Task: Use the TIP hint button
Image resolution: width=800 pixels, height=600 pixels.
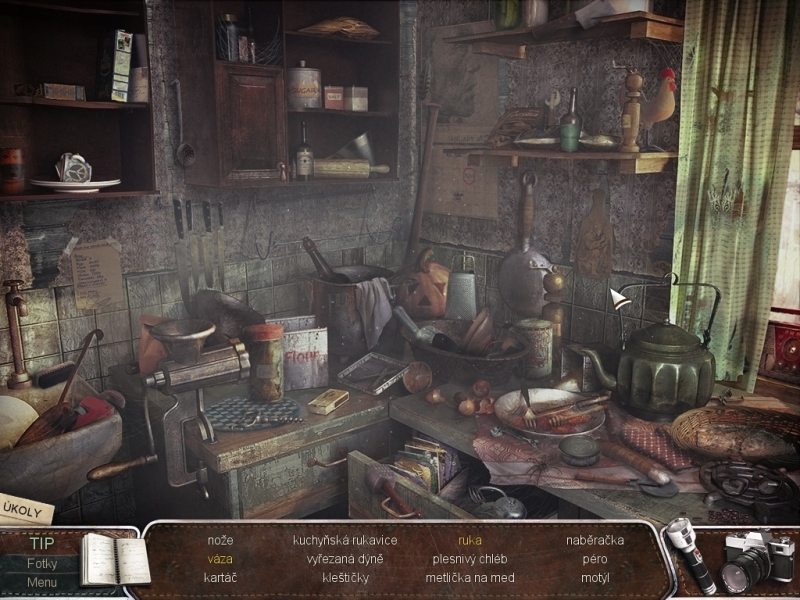Action: [x=41, y=544]
